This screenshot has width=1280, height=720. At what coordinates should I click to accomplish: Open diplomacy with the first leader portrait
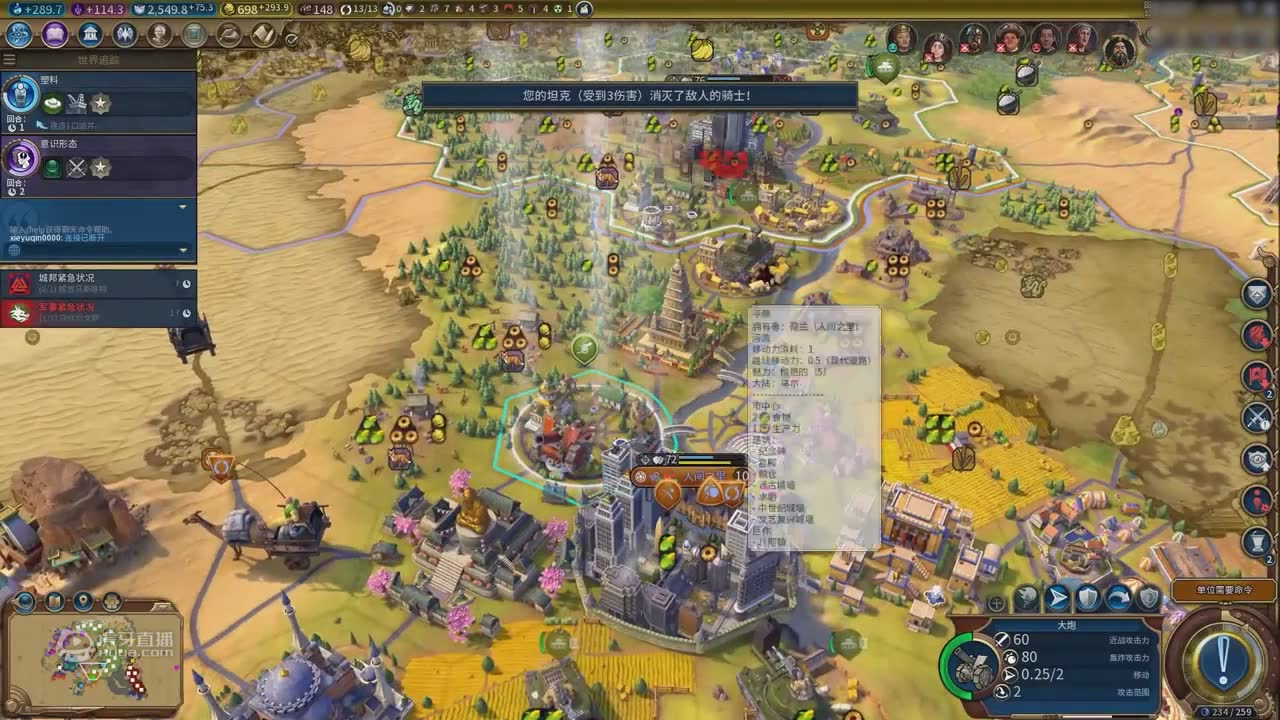[x=902, y=39]
